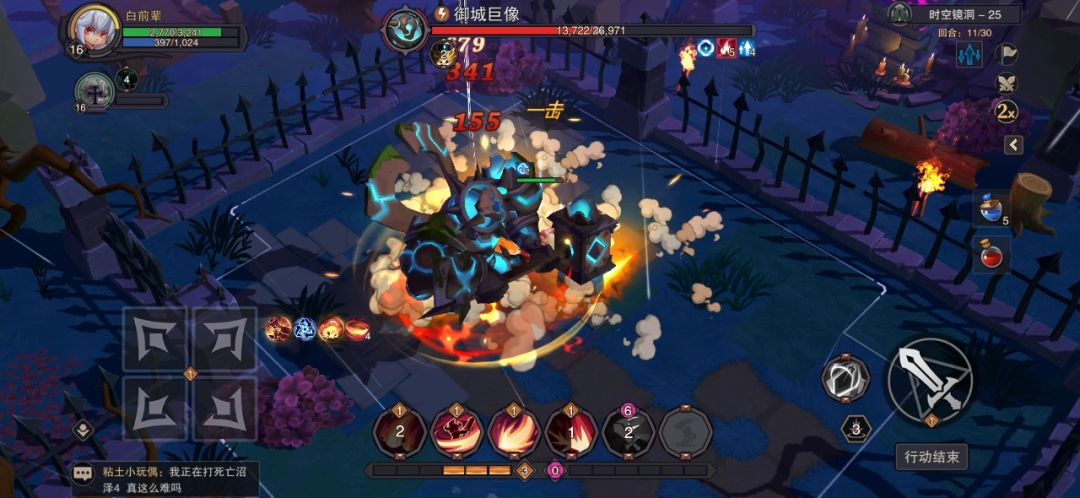Select the 御城巨像 boss portrait
This screenshot has width=1080, height=498.
click(406, 31)
